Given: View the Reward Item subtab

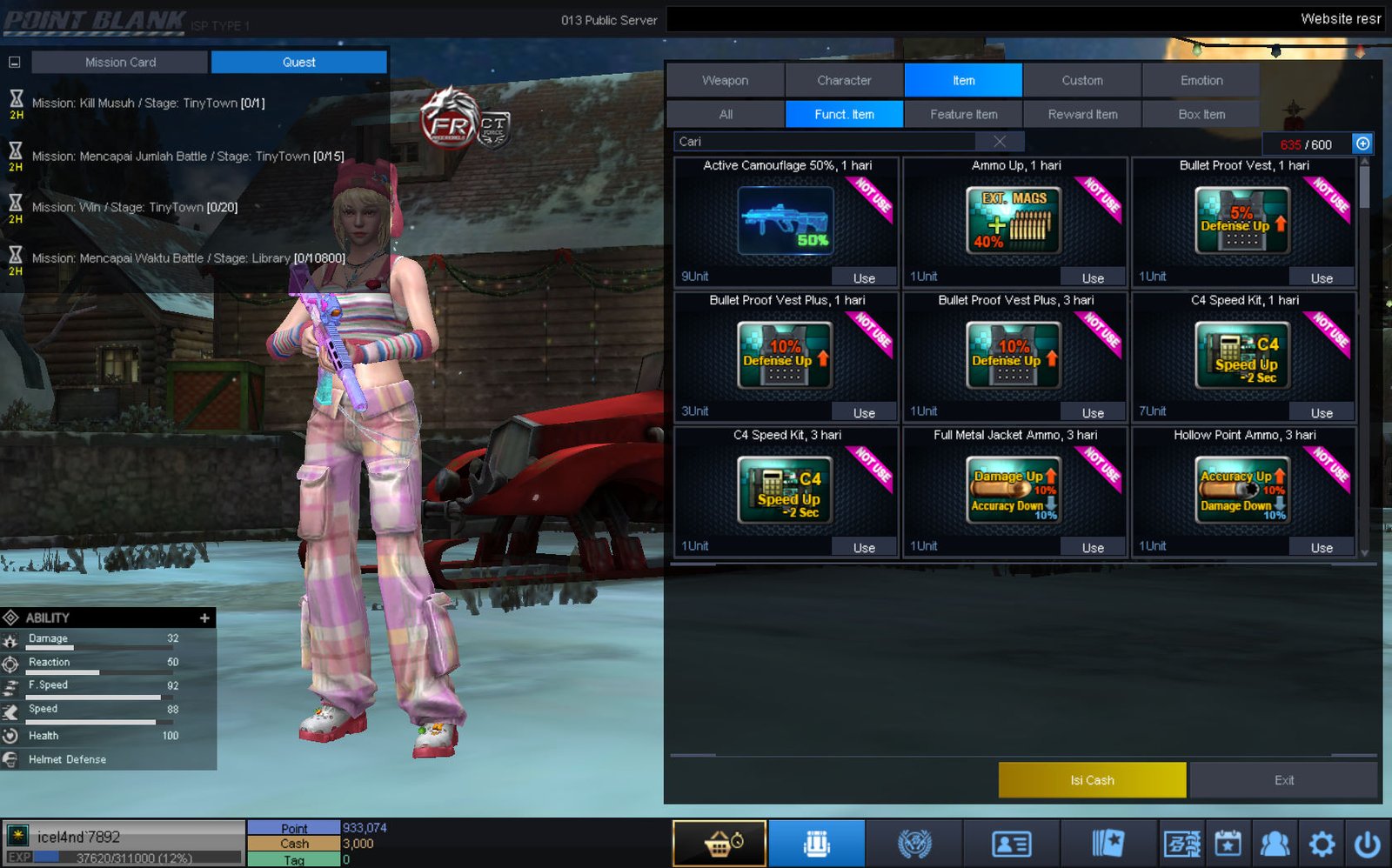Looking at the screenshot, I should (x=1082, y=114).
